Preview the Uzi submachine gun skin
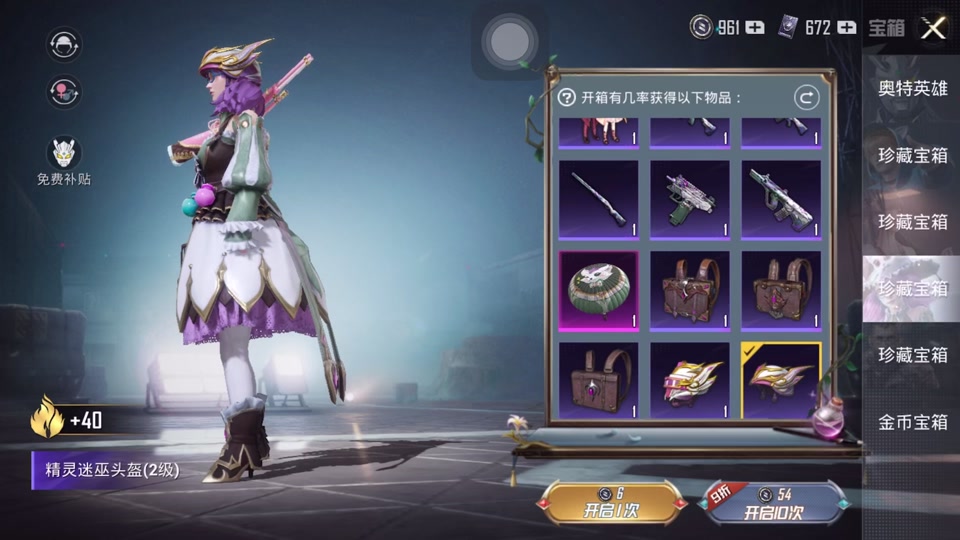Viewport: 960px width, 540px height. coord(690,199)
